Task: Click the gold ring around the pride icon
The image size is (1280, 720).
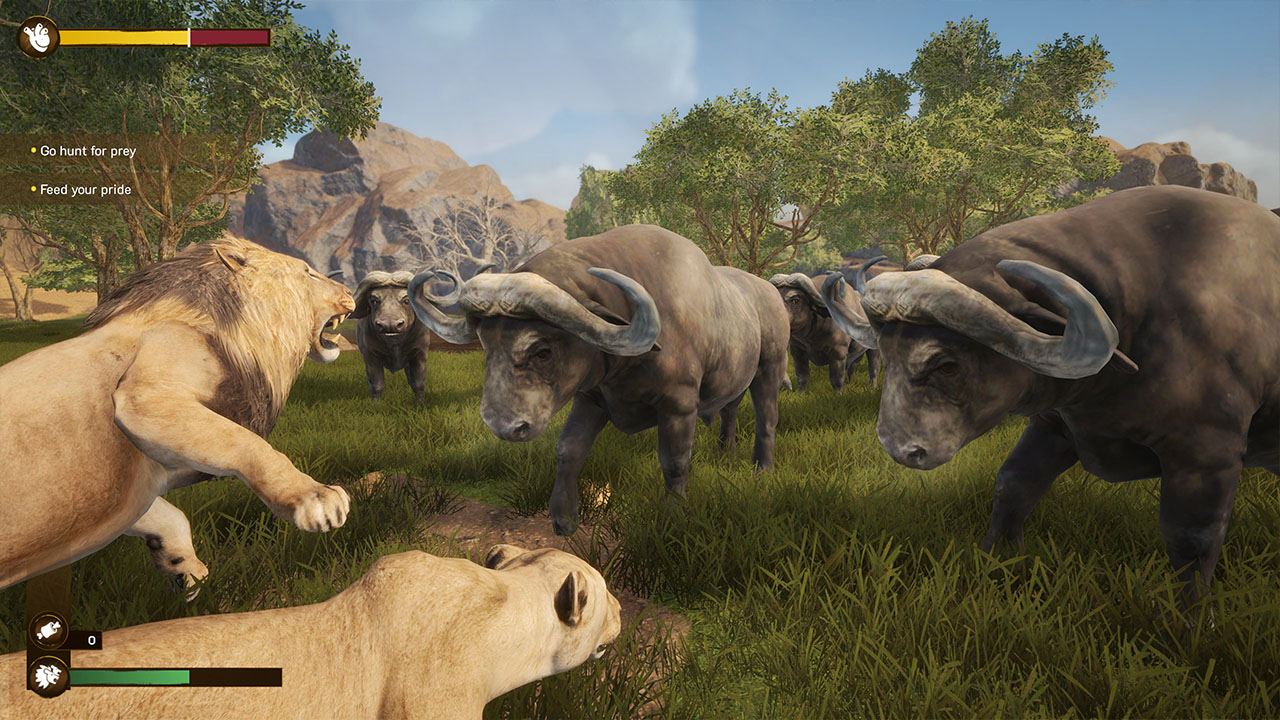Action: tap(47, 676)
